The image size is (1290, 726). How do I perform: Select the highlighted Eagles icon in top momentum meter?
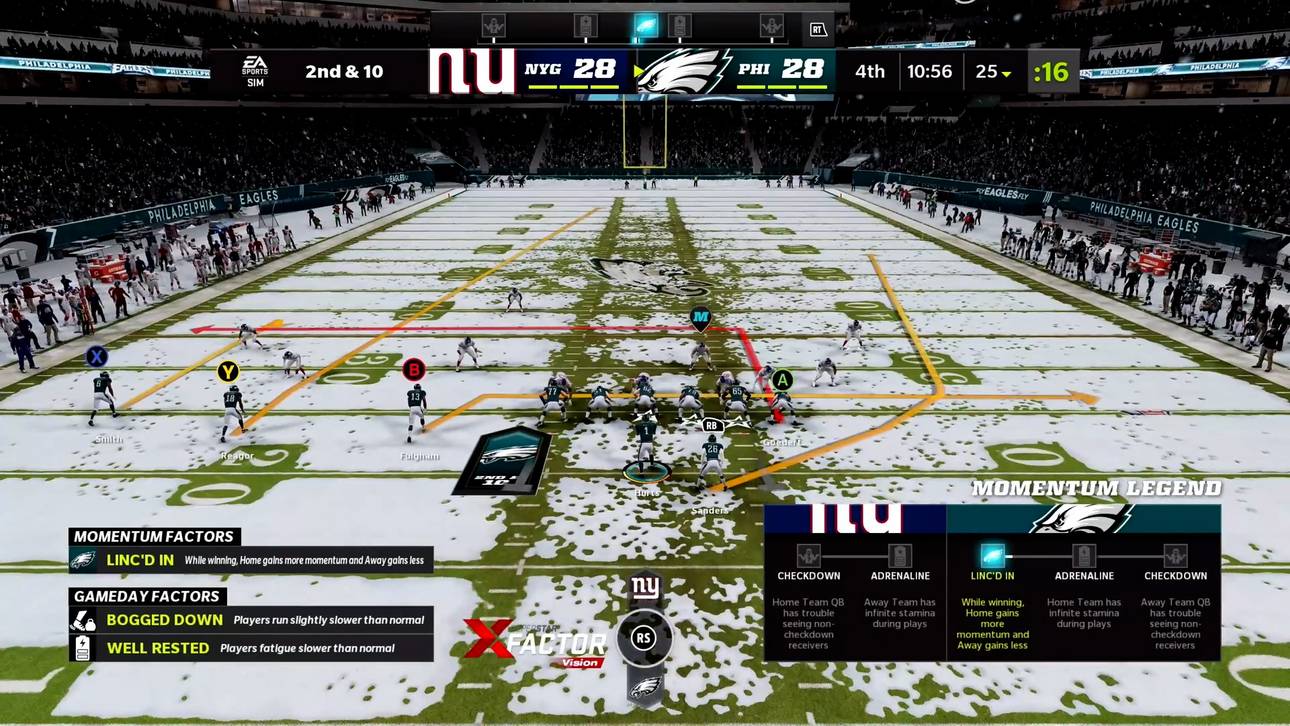point(646,26)
